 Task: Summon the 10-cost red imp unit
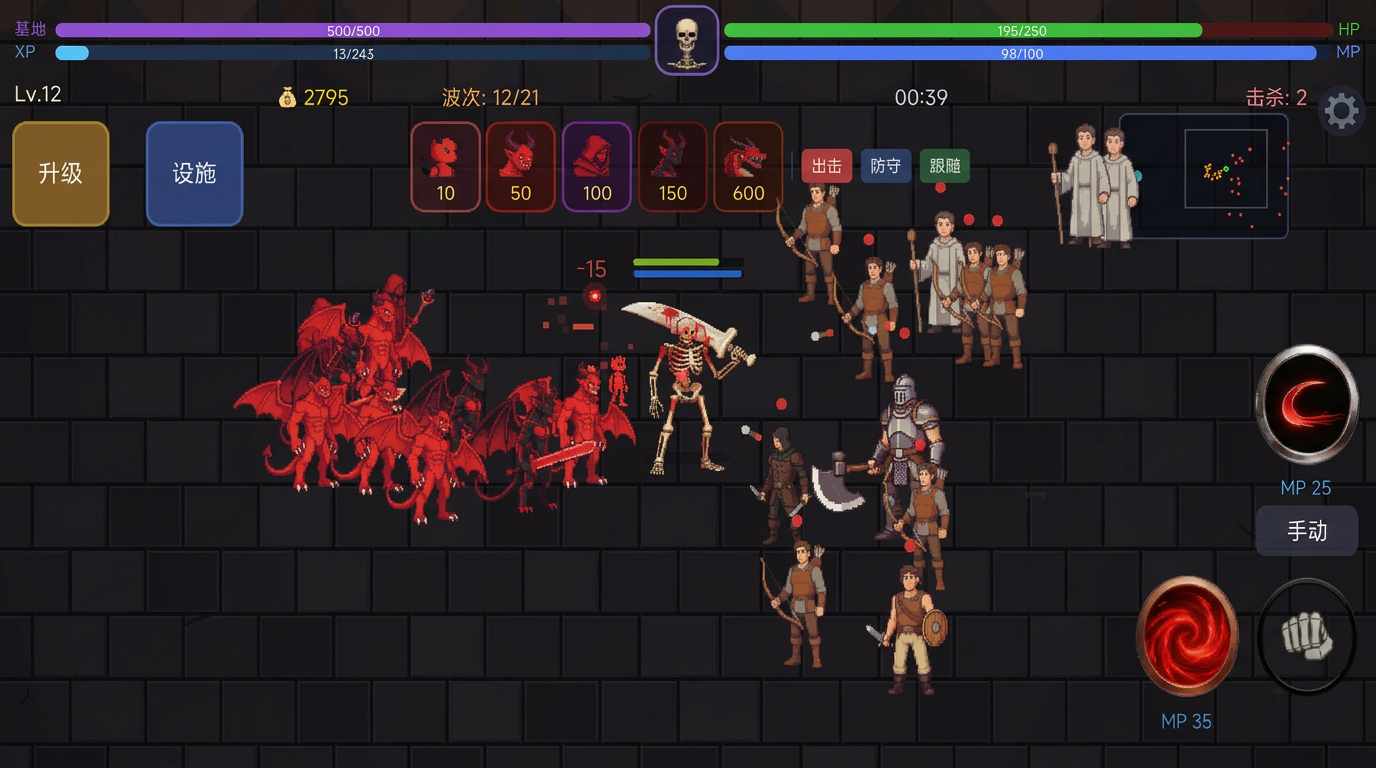coord(445,167)
